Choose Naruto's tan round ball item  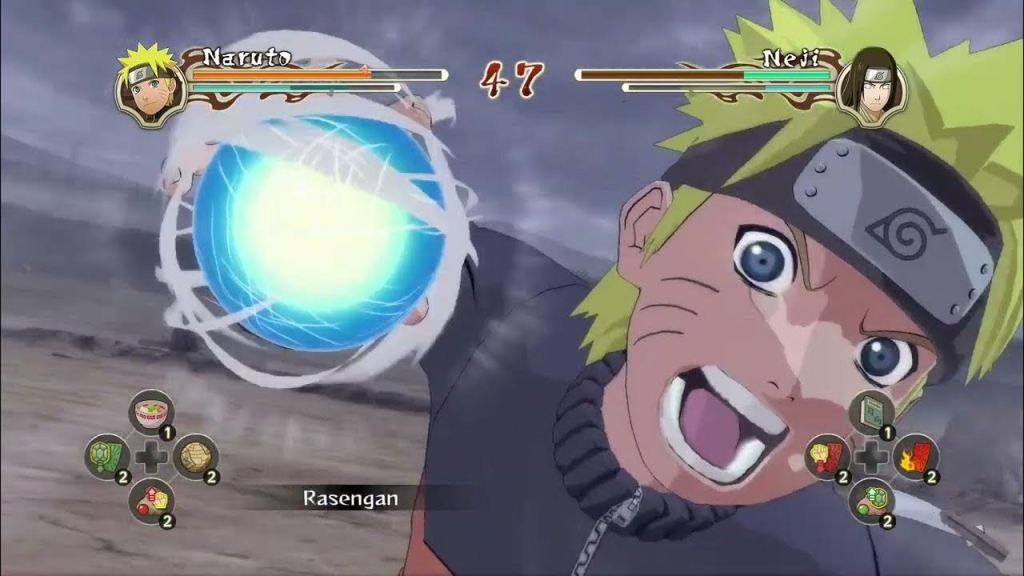[x=195, y=456]
